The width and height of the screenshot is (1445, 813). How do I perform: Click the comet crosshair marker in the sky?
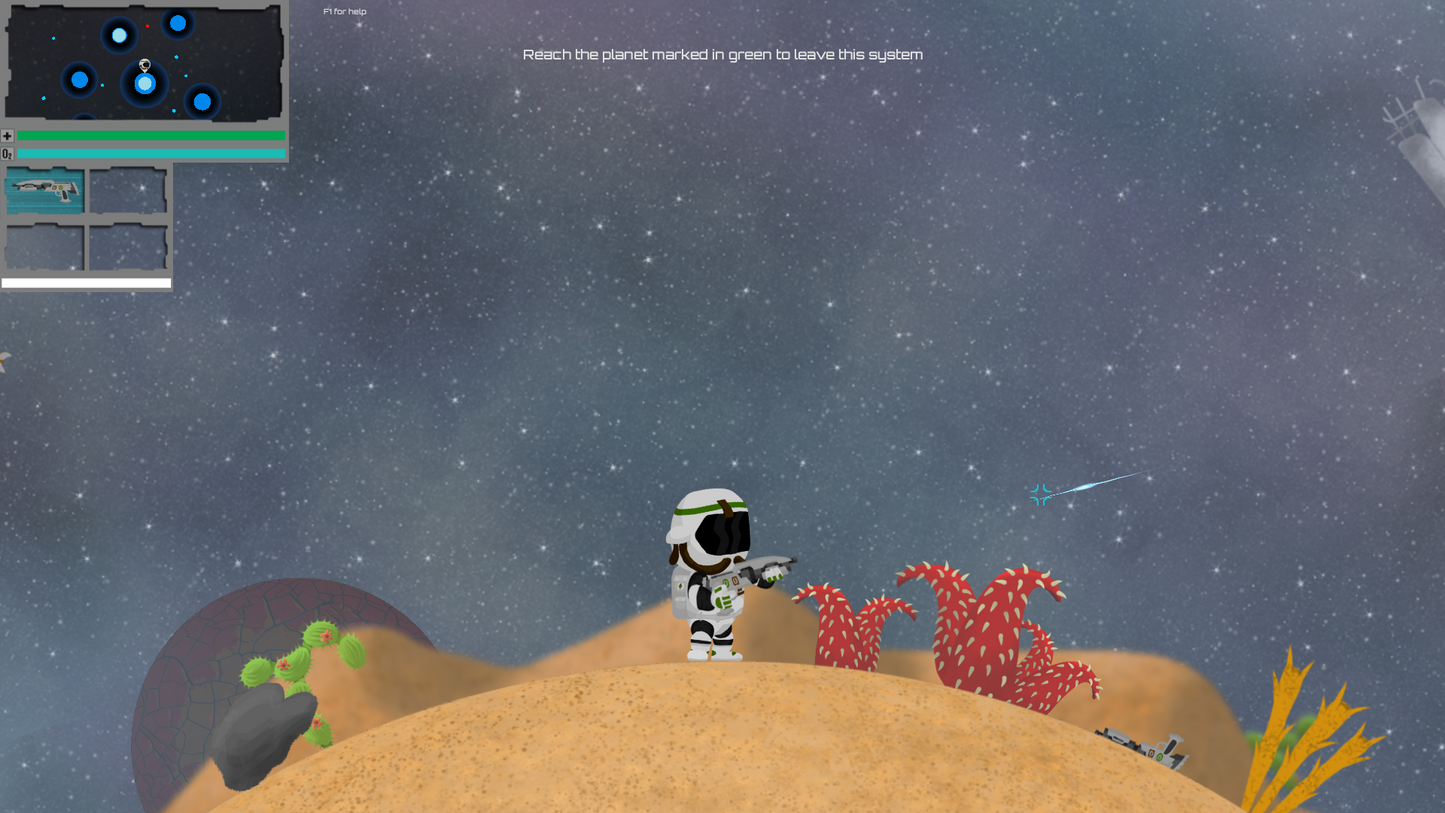coord(1041,493)
